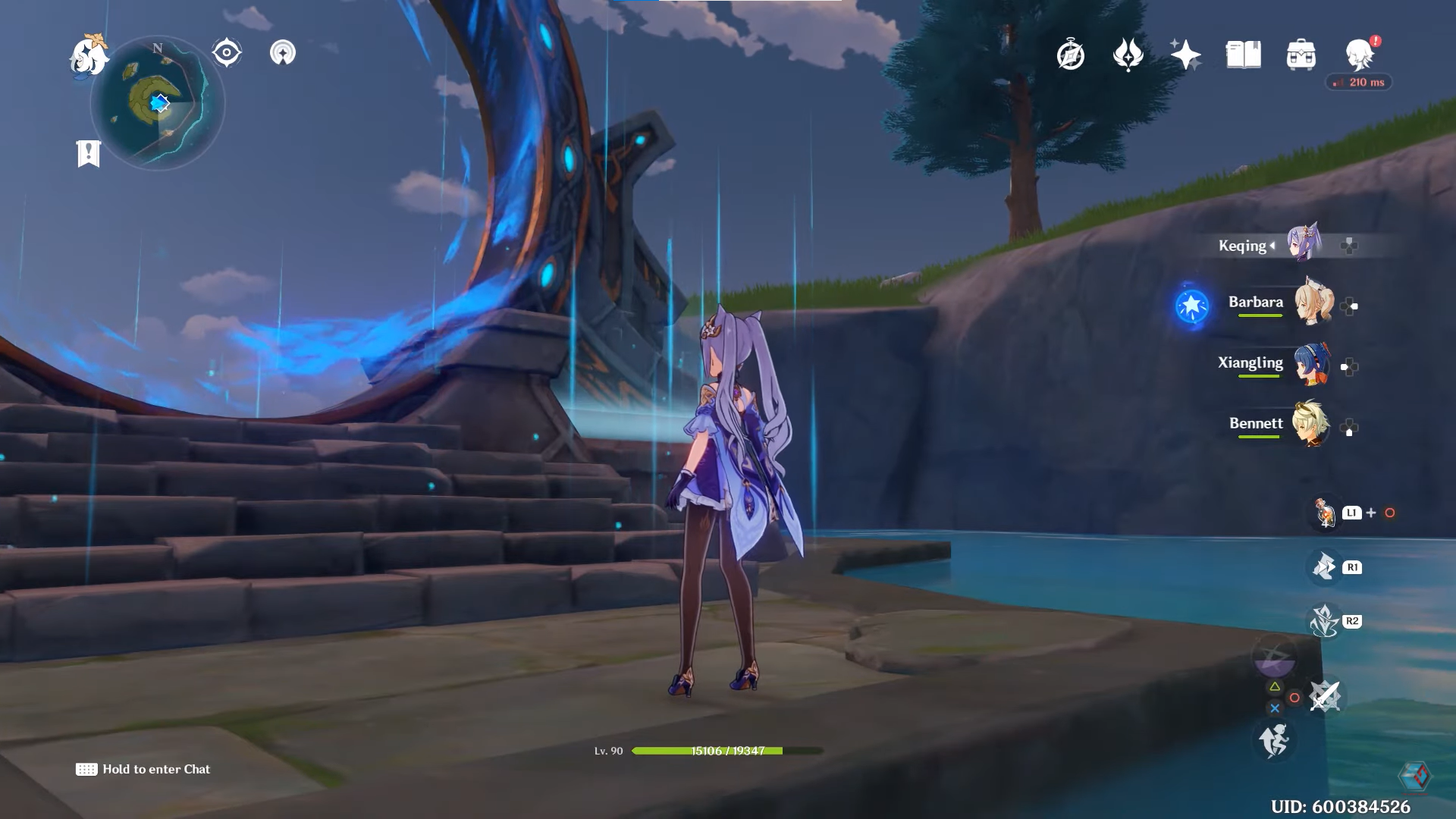Open the events flame-compass icon
This screenshot has width=1456, height=819.
[x=1128, y=55]
